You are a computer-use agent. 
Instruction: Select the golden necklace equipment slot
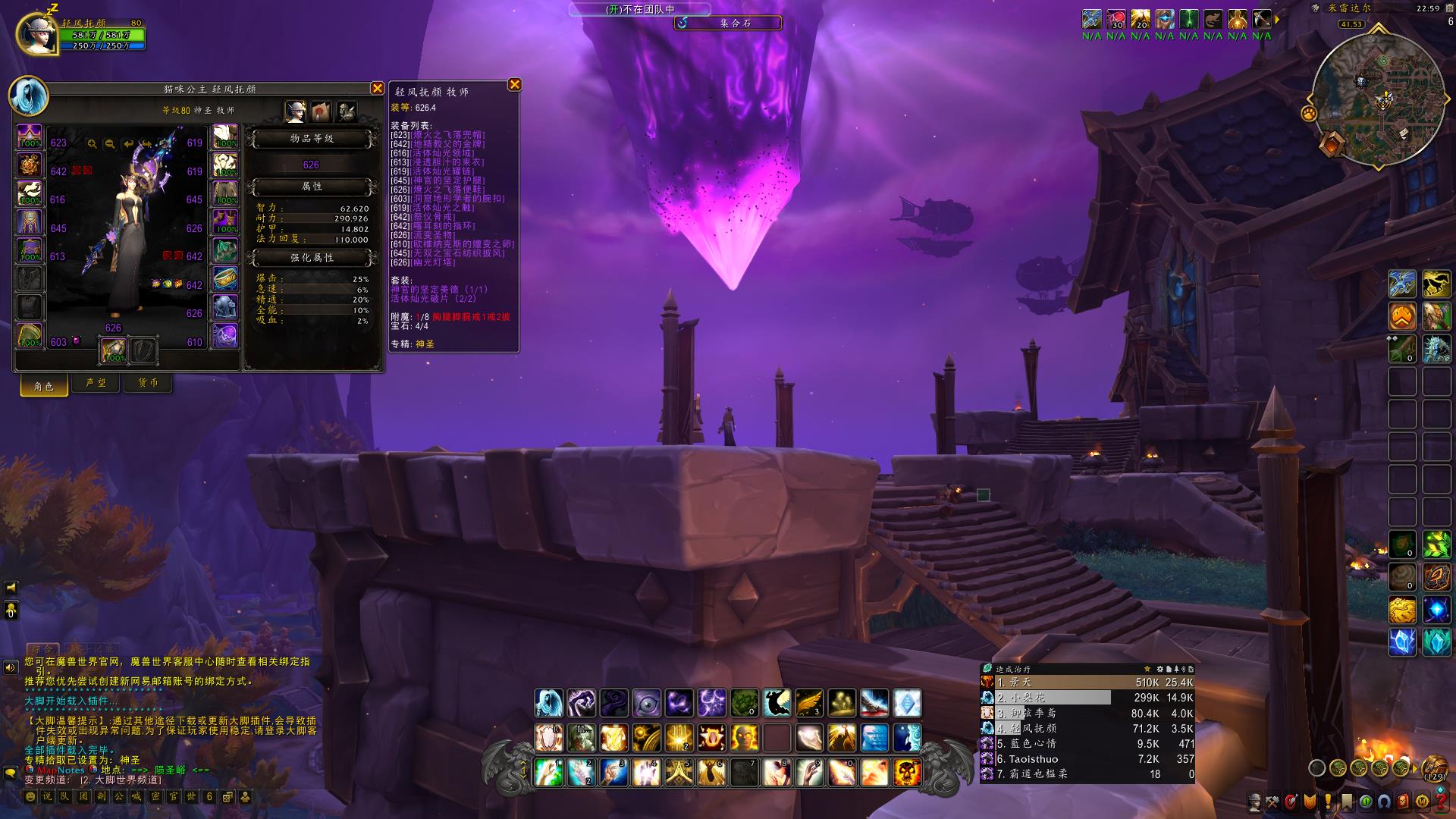(30, 167)
